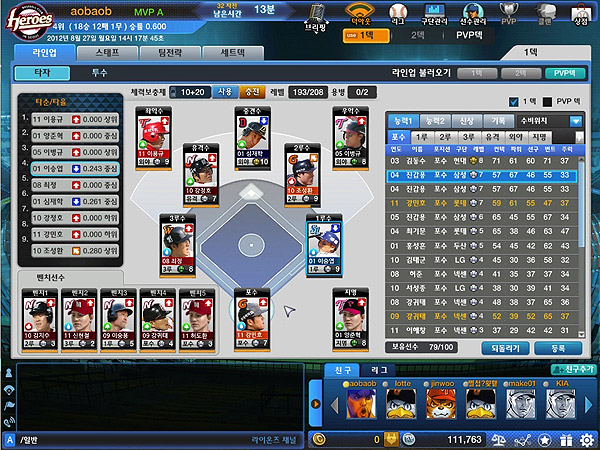Switch friends panel to 리그 tab
The image size is (600, 450).
pos(380,370)
